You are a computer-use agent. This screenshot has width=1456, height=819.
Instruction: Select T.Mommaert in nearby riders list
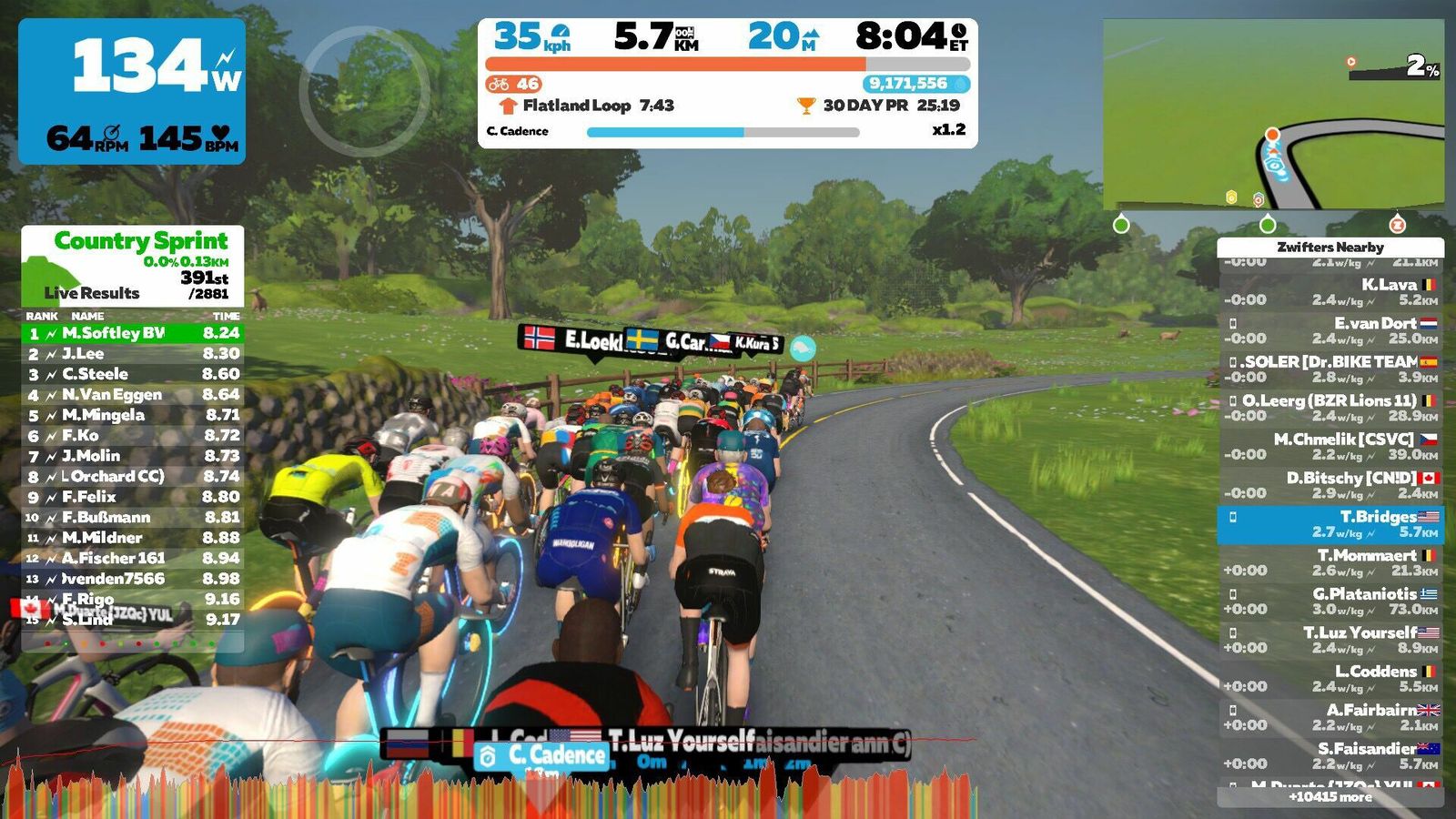point(1330,562)
